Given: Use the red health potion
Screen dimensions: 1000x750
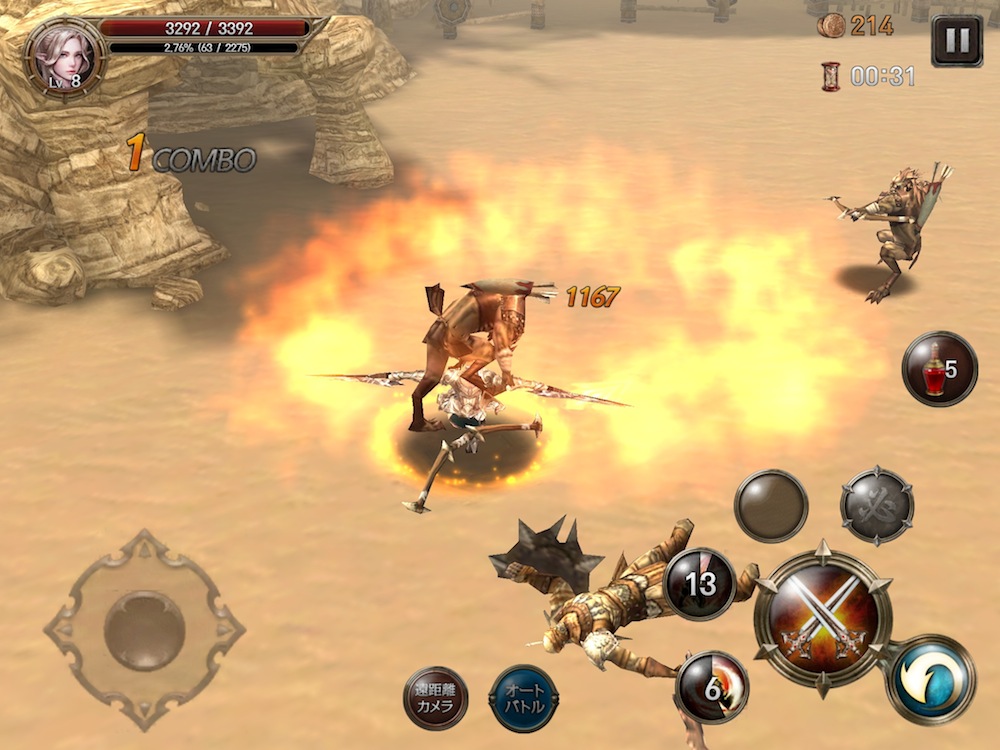Looking at the screenshot, I should [x=939, y=369].
